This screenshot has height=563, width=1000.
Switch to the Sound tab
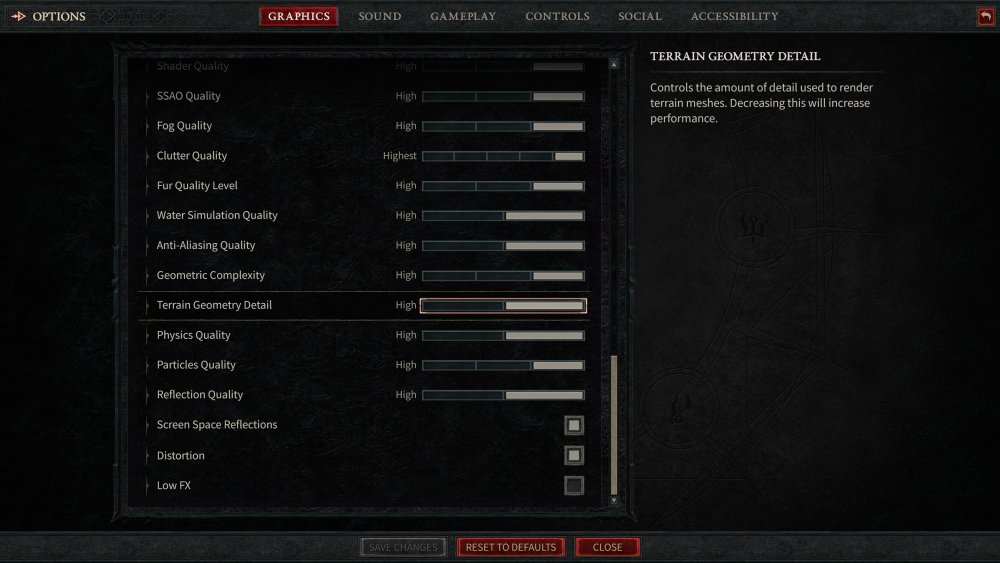coord(380,16)
